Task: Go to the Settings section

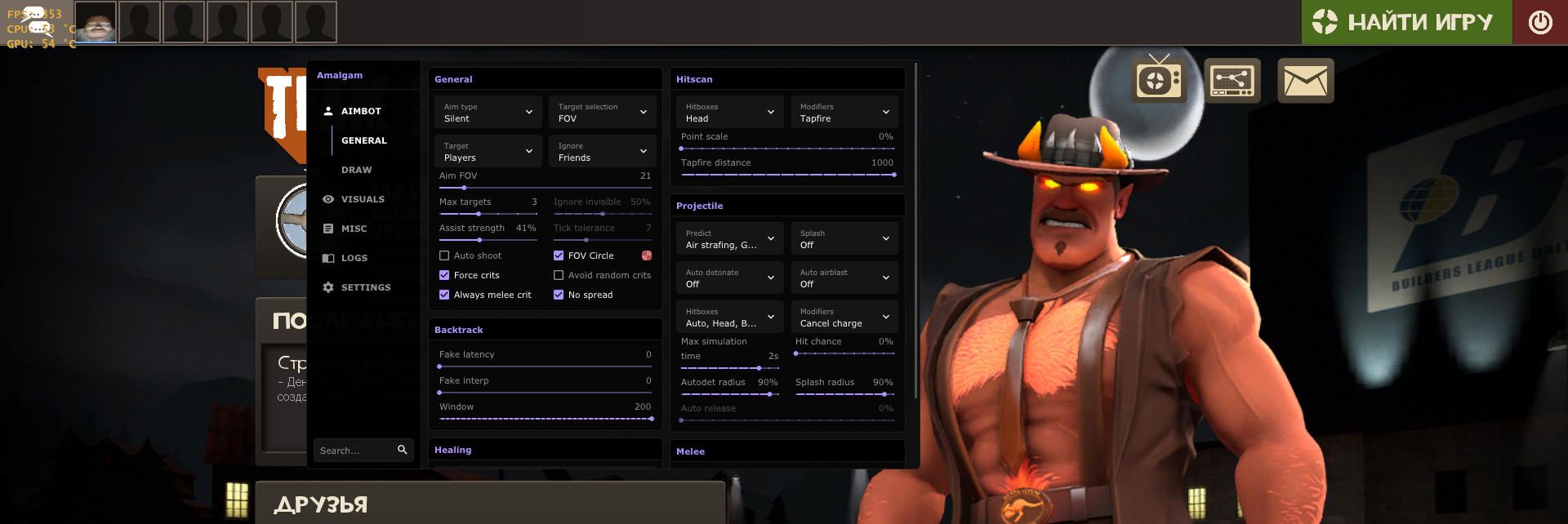Action: pos(365,287)
